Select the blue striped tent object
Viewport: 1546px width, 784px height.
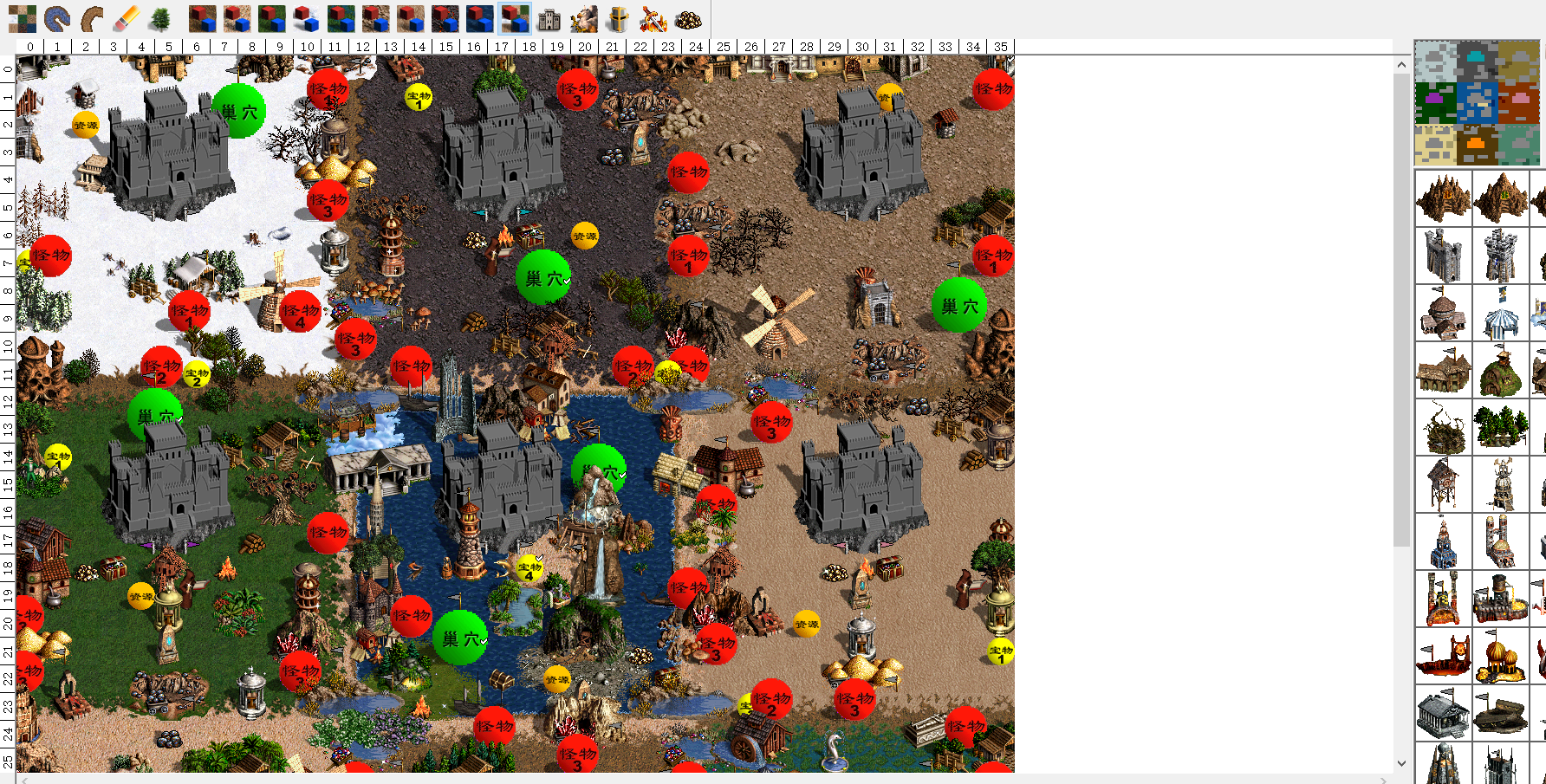1501,313
